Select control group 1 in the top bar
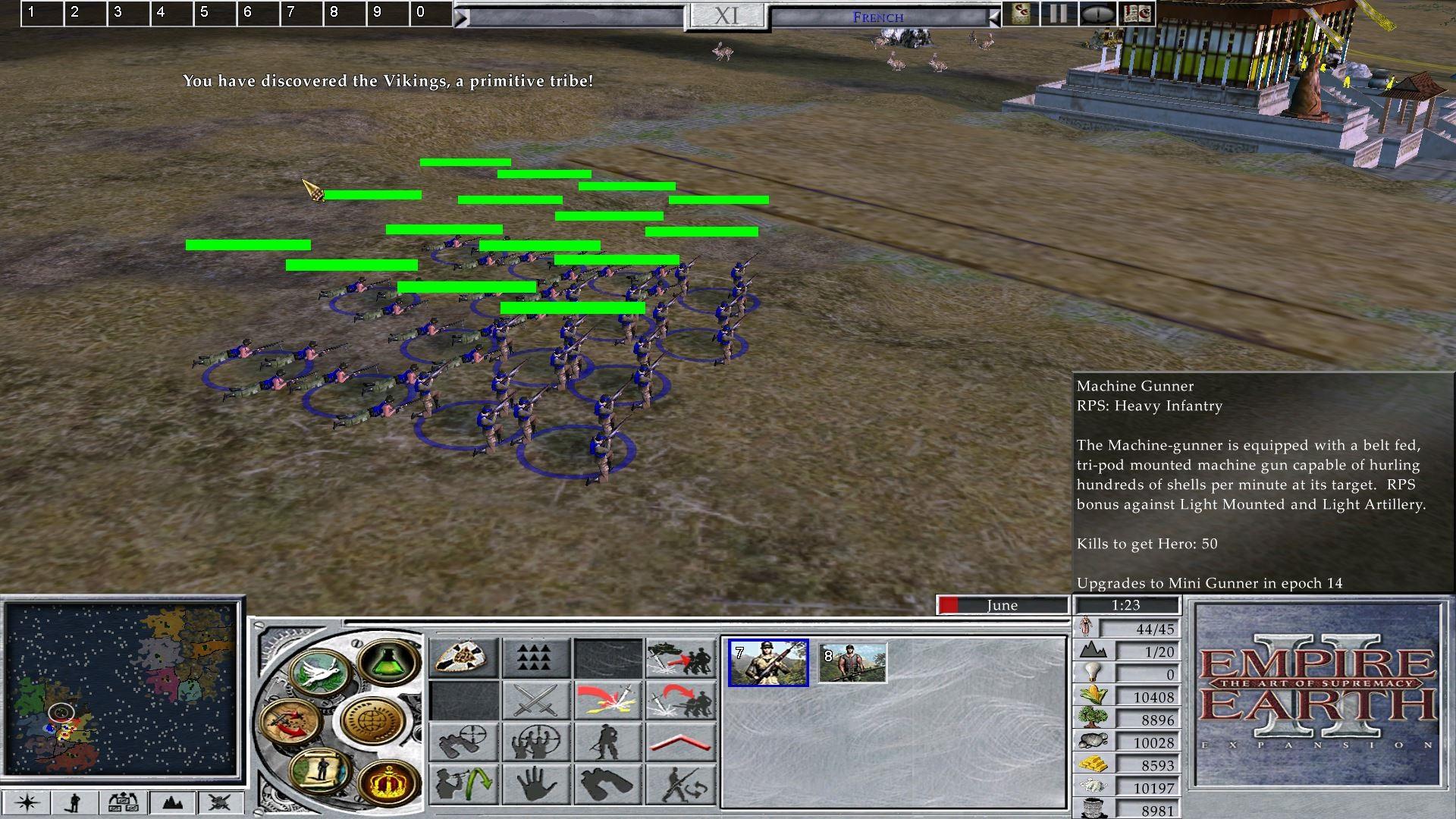 pos(42,13)
